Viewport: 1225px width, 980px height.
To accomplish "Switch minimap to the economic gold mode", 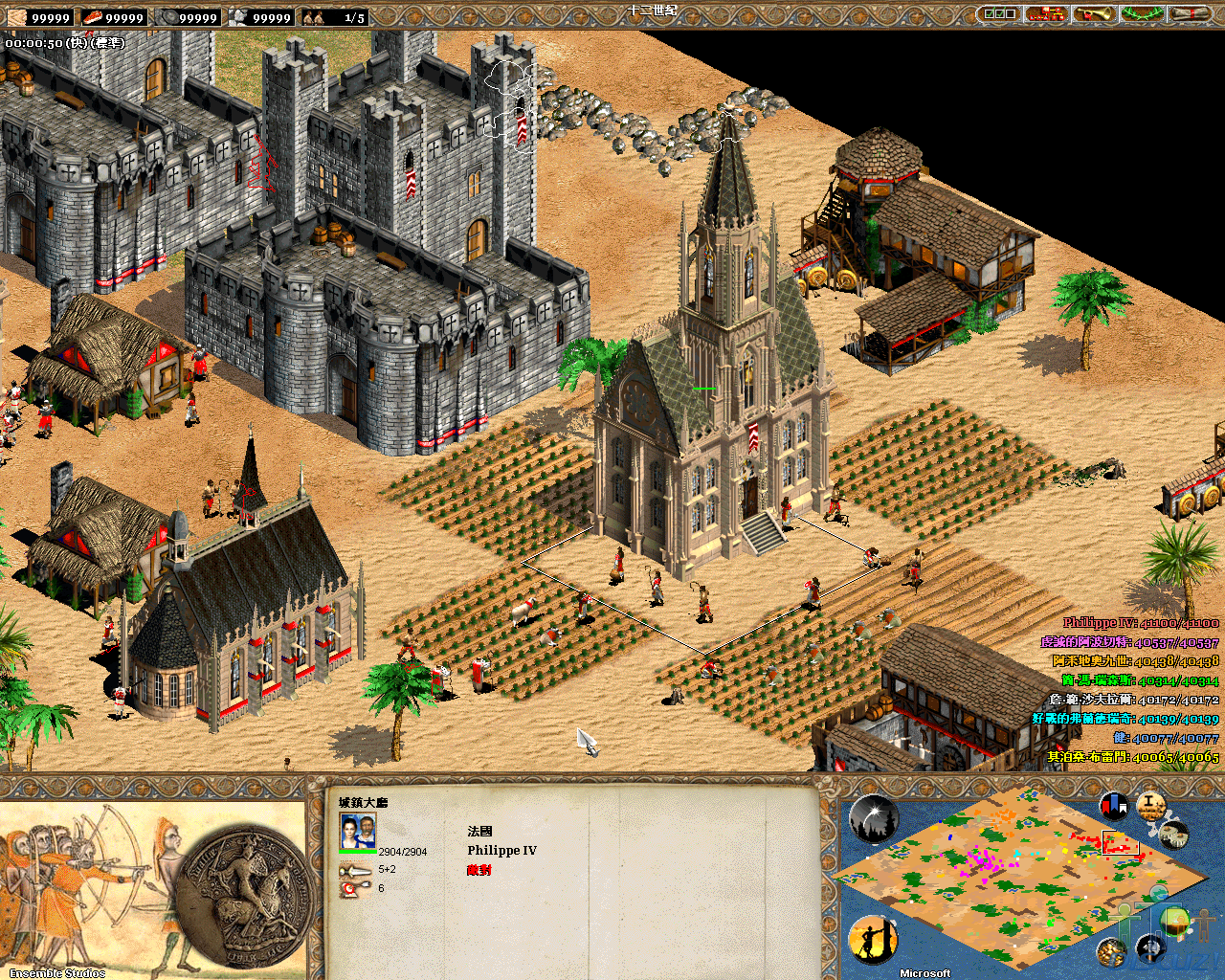I will tap(1111, 951).
